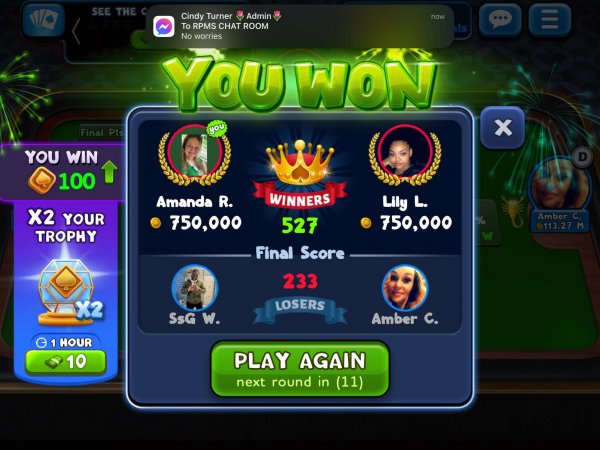This screenshot has width=600, height=450.
Task: Open Amber C.'s loser profile picture
Action: pyautogui.click(x=405, y=288)
